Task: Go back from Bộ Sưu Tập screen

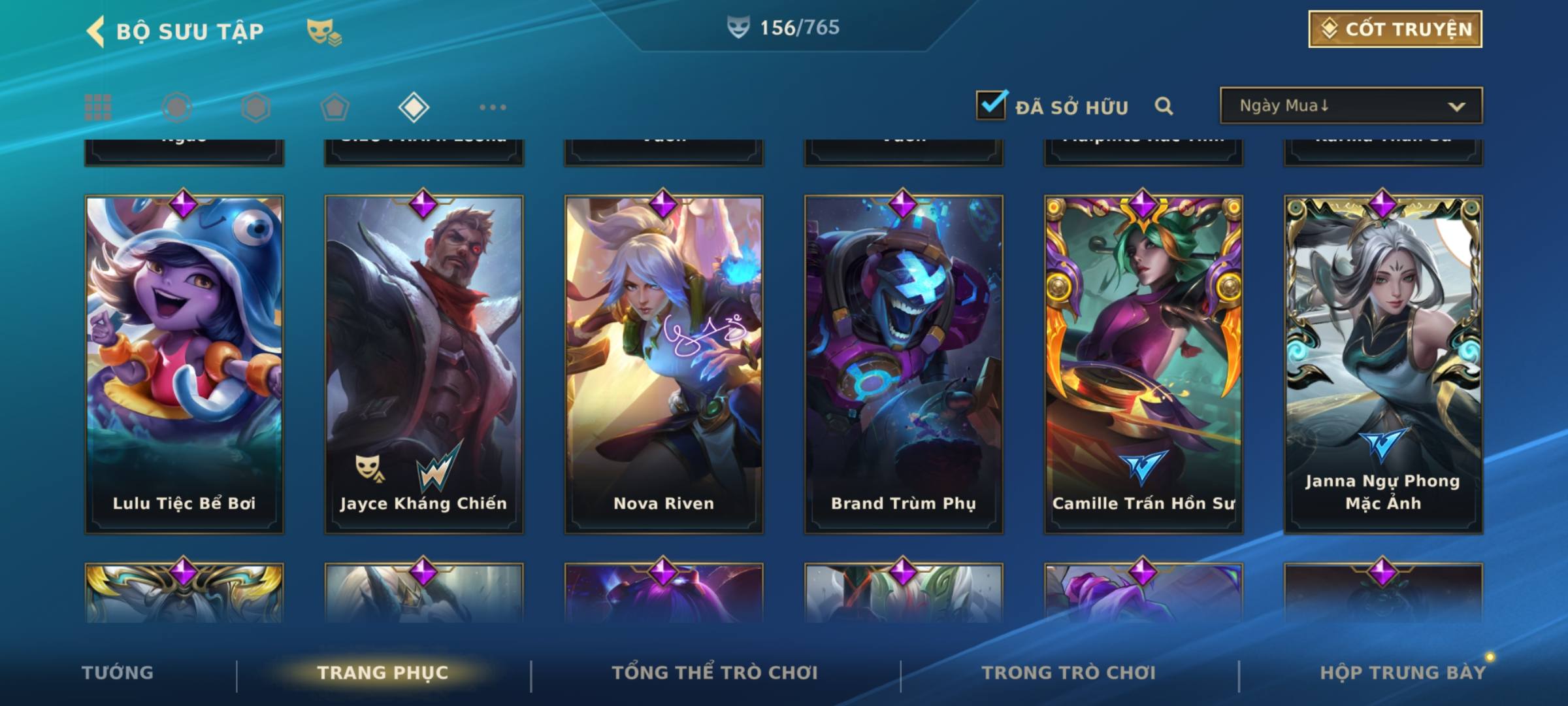Action: pyautogui.click(x=96, y=31)
